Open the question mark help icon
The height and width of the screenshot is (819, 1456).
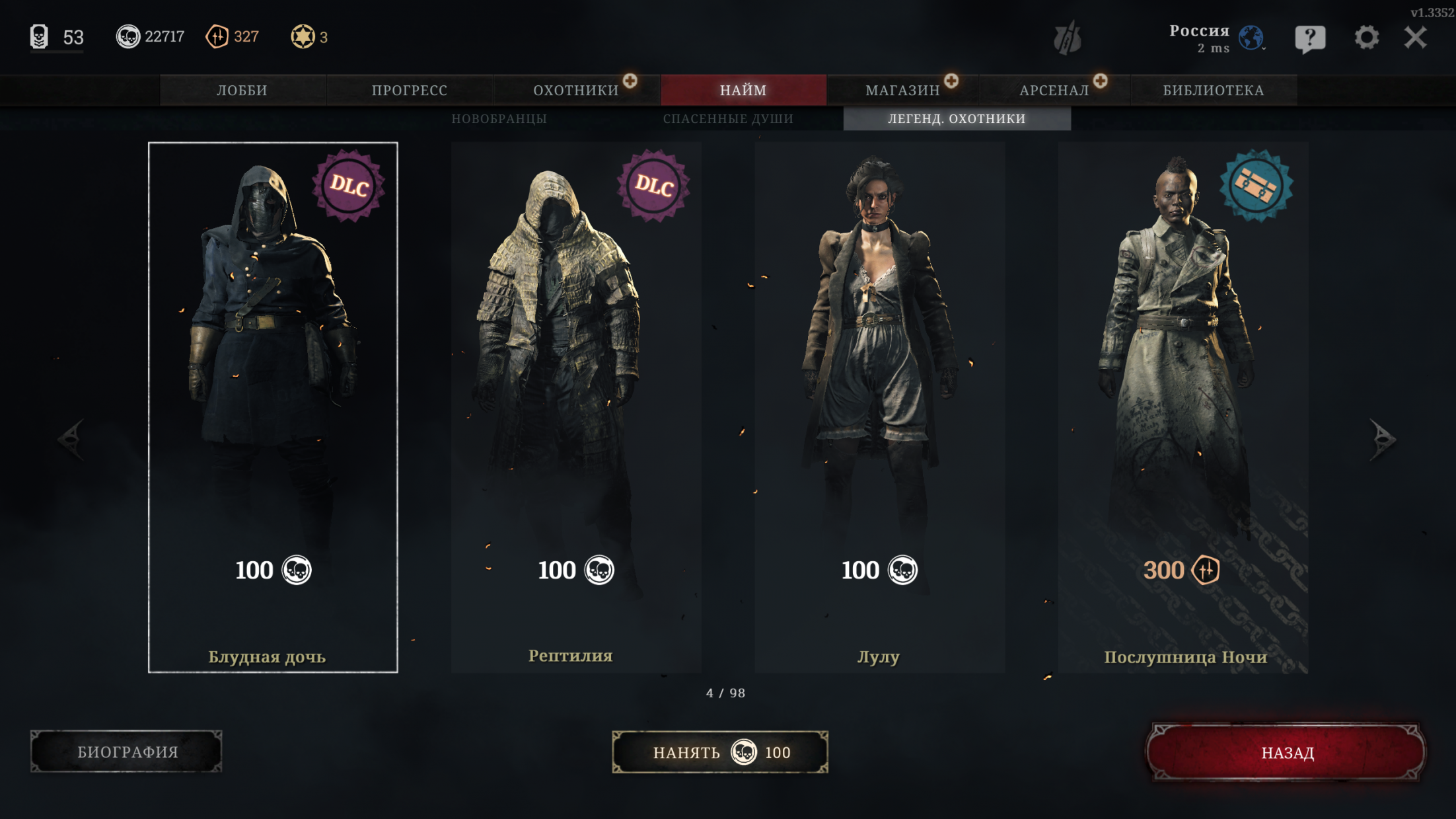coord(1310,38)
